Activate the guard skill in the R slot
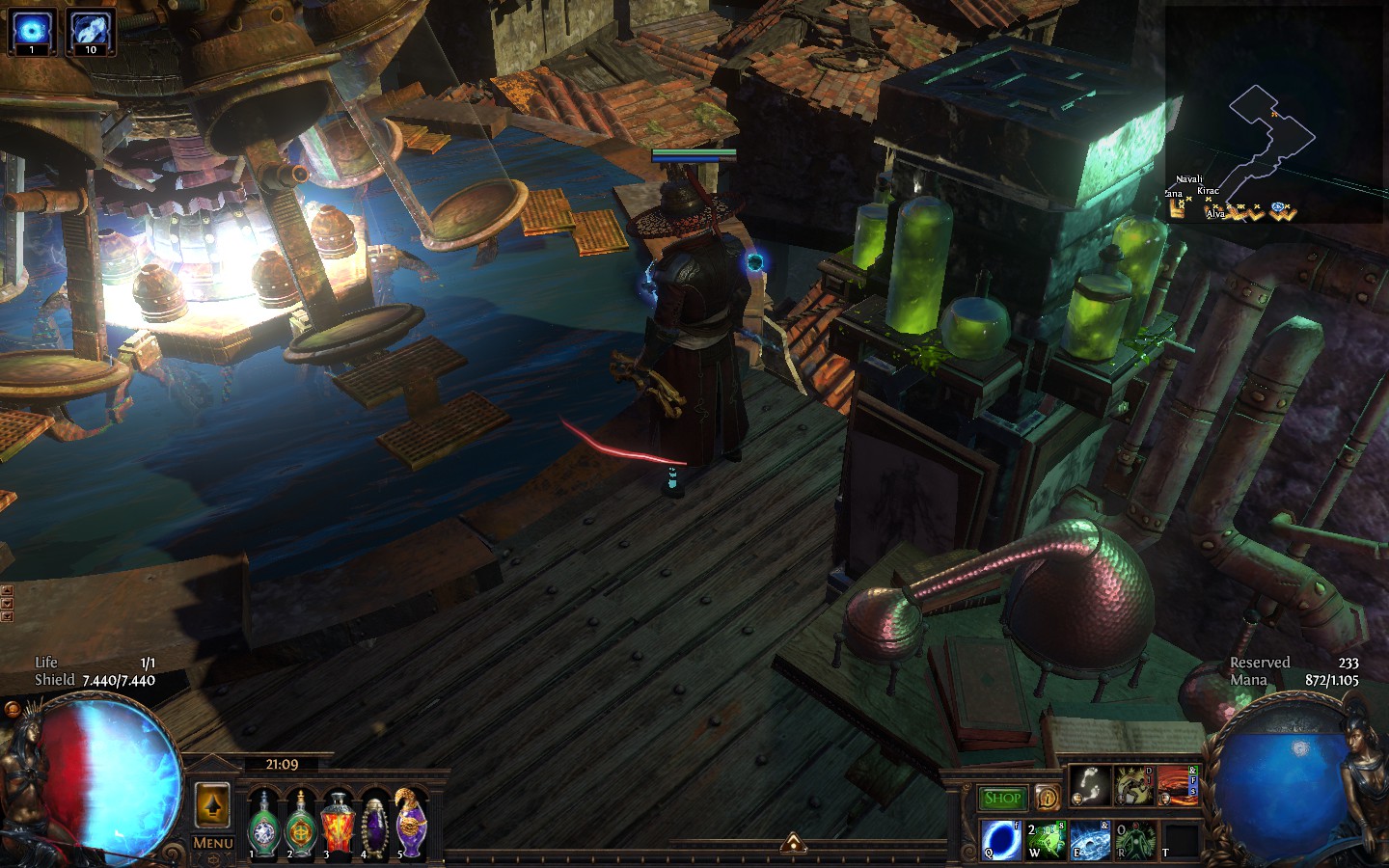This screenshot has height=868, width=1389. (1133, 839)
